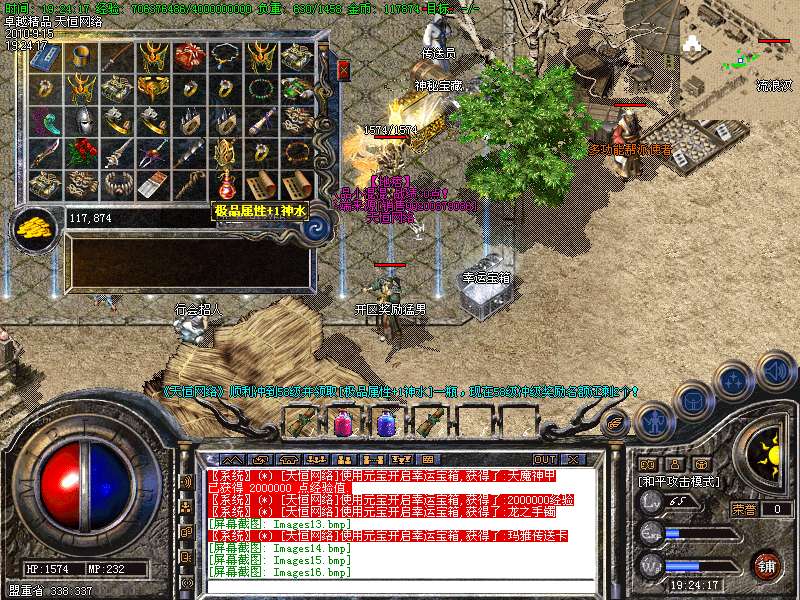Use the blue potion on the belt

pyautogui.click(x=386, y=423)
